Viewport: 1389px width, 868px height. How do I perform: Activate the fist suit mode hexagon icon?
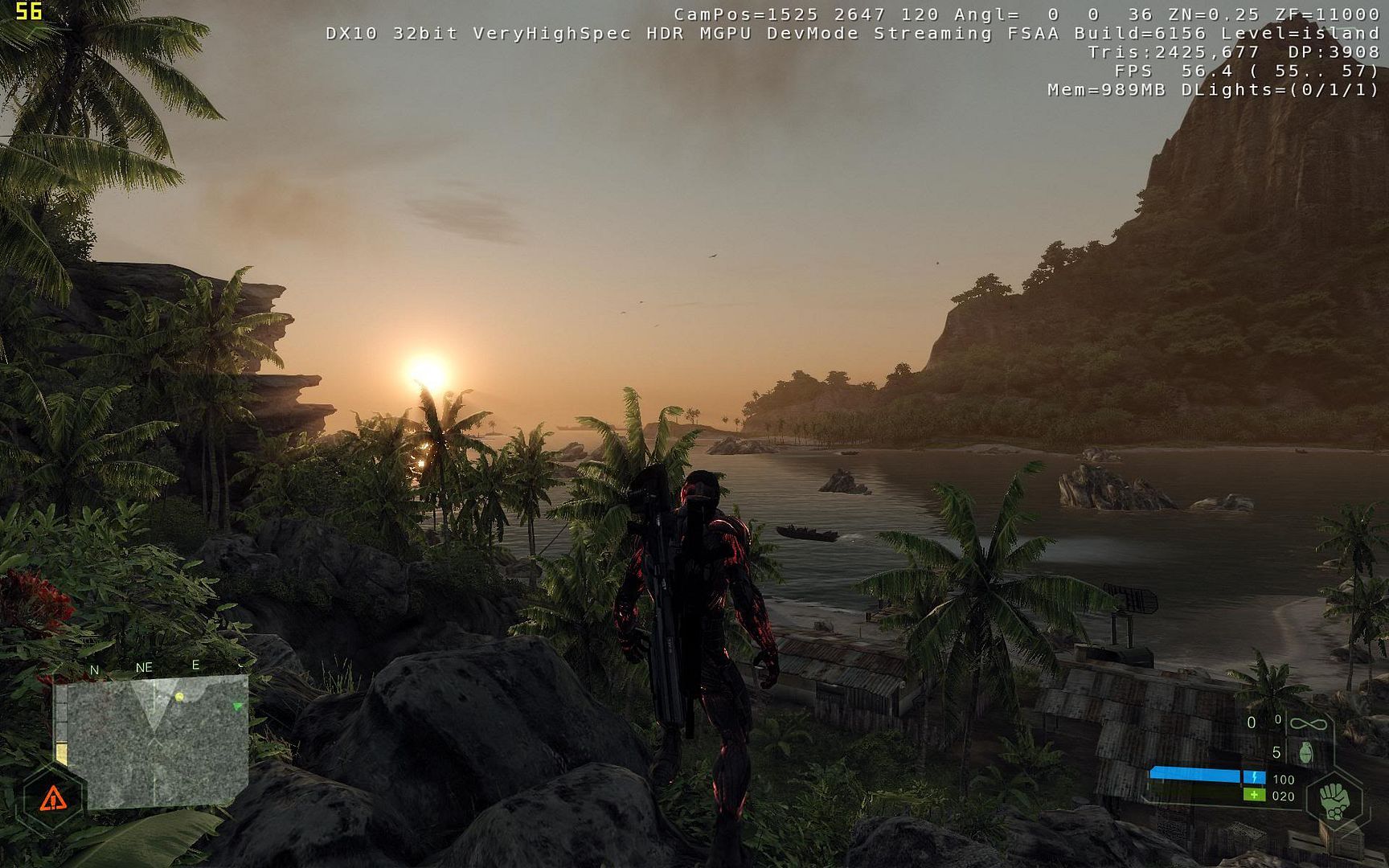tap(1334, 800)
